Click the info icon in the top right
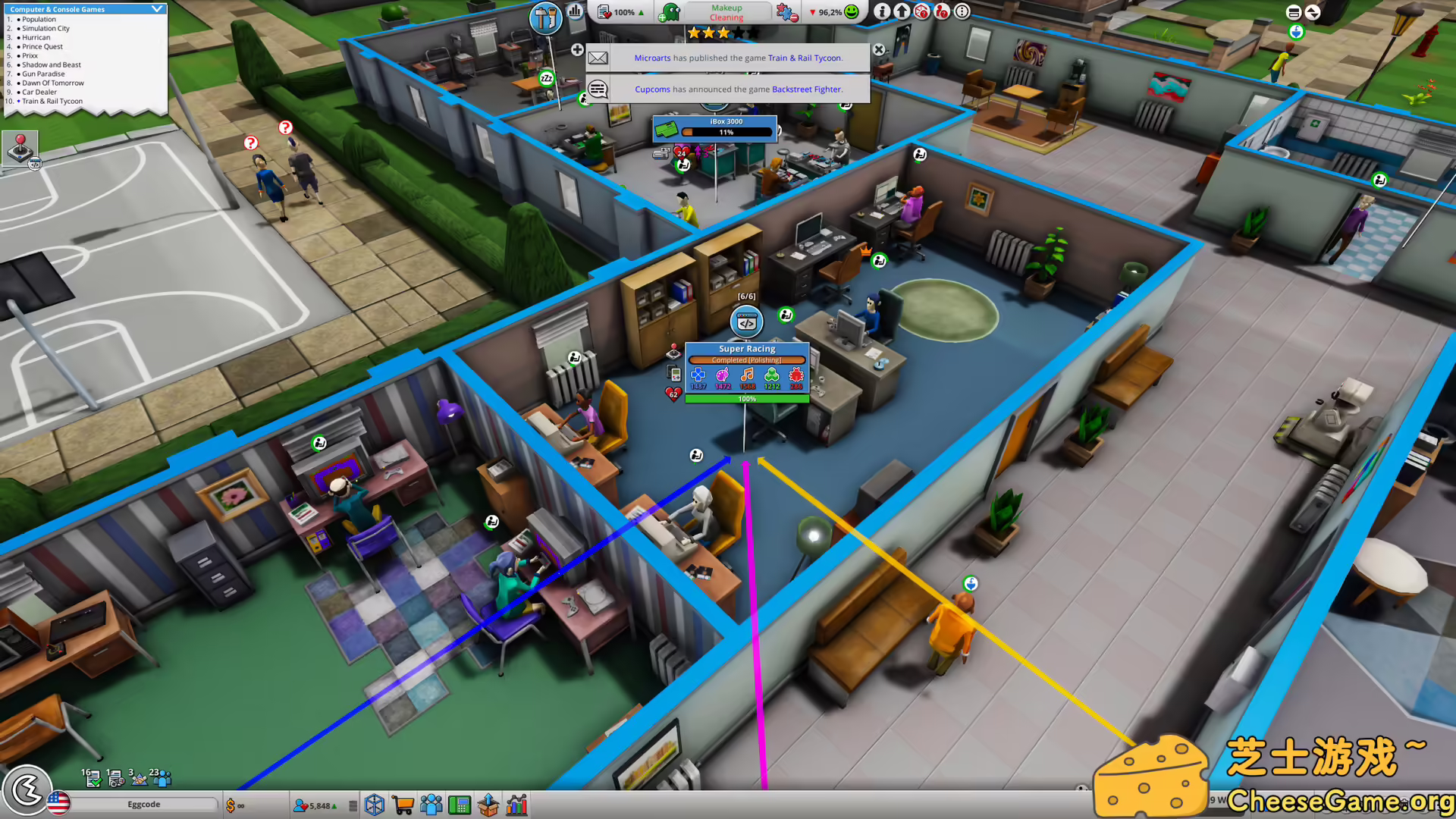 click(882, 12)
